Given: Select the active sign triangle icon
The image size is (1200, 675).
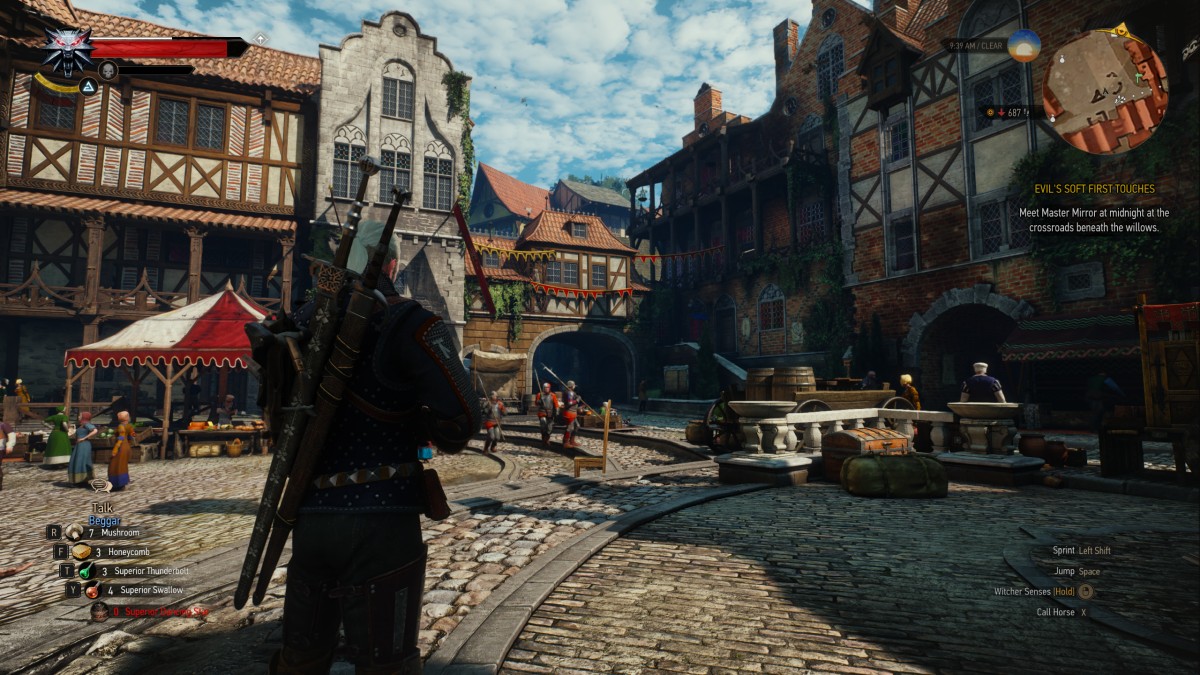Looking at the screenshot, I should click(x=87, y=87).
